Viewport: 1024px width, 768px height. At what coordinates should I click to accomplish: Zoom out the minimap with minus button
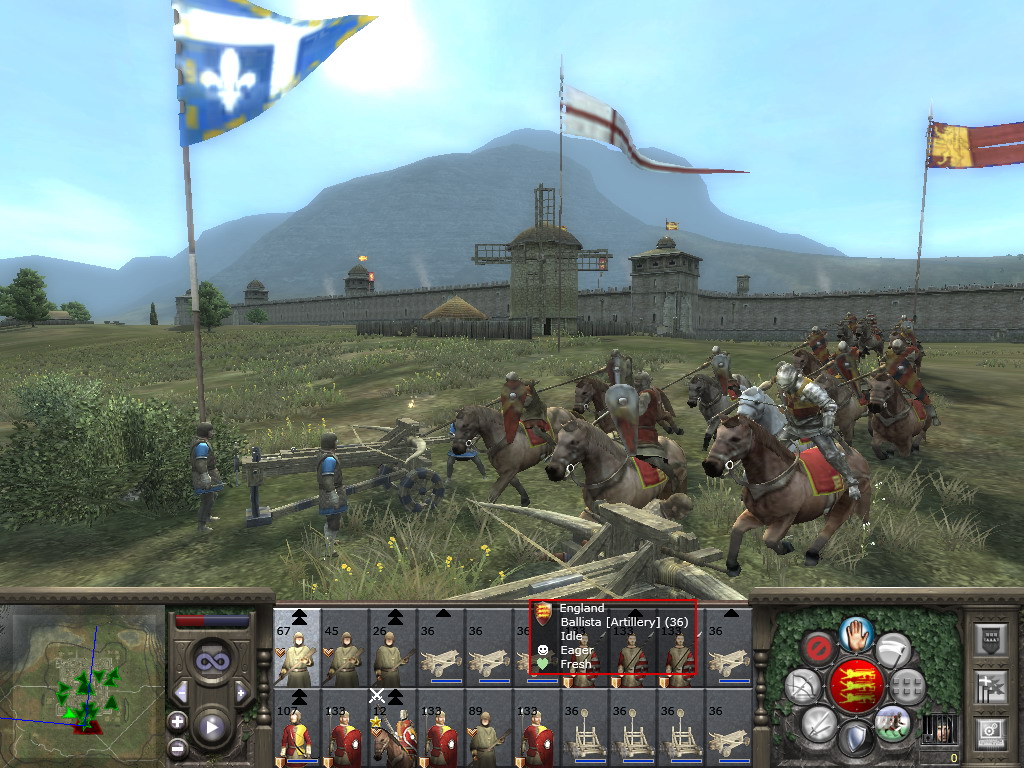tap(177, 747)
